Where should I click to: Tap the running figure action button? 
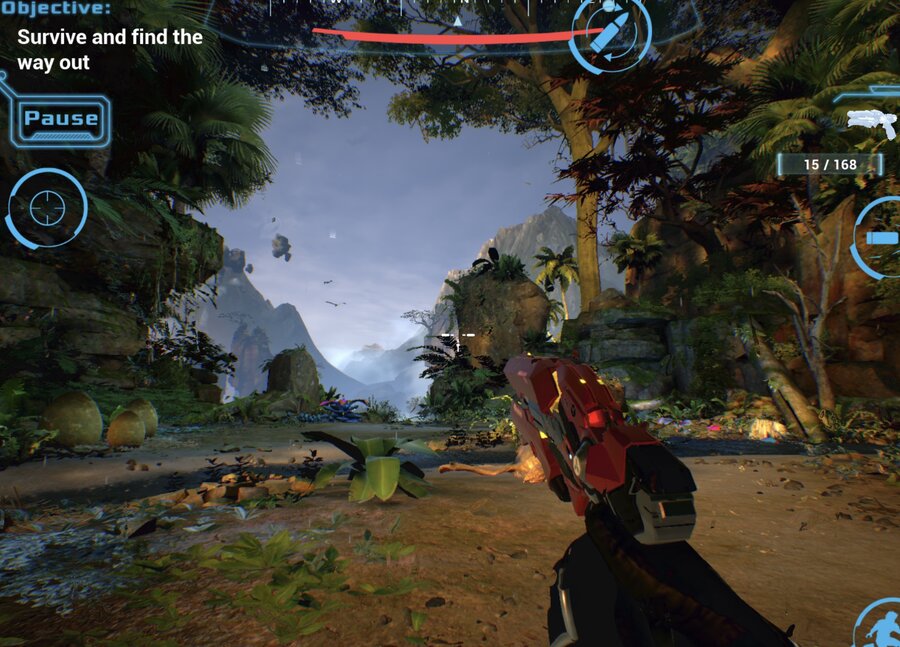[x=881, y=626]
